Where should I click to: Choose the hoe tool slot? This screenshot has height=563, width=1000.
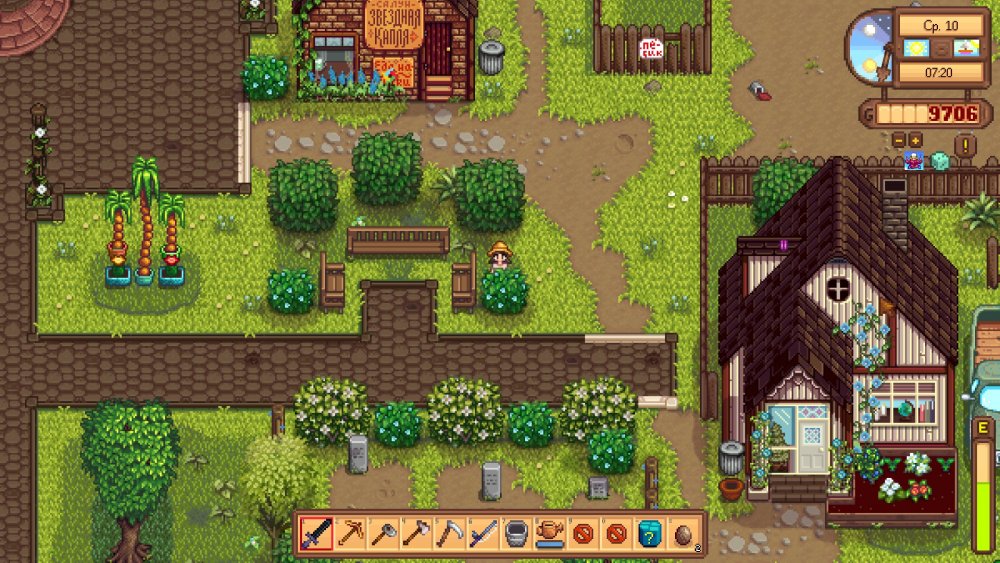[x=382, y=533]
